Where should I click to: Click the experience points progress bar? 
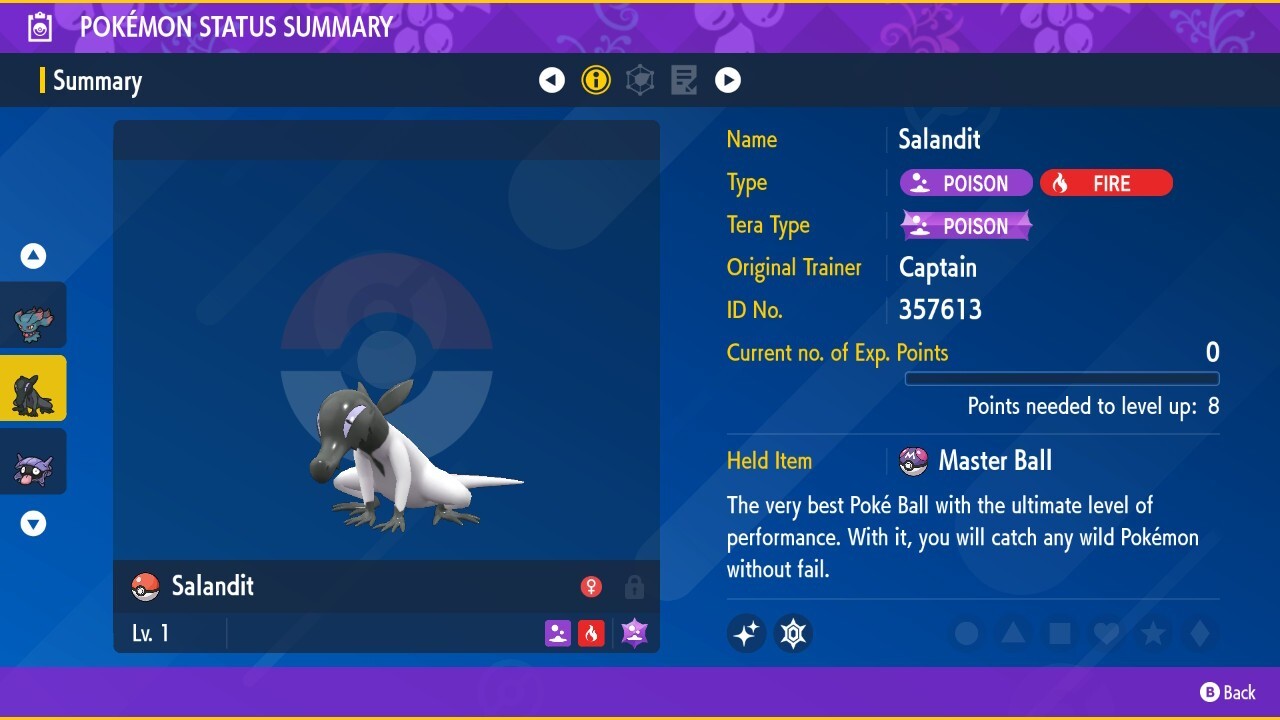click(1062, 378)
